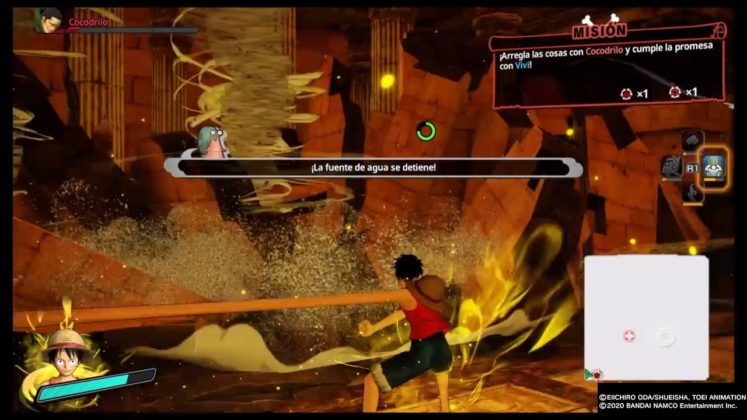Activate the left skill wheel icon
Image resolution: width=747 pixels, height=420 pixels.
pyautogui.click(x=672, y=166)
